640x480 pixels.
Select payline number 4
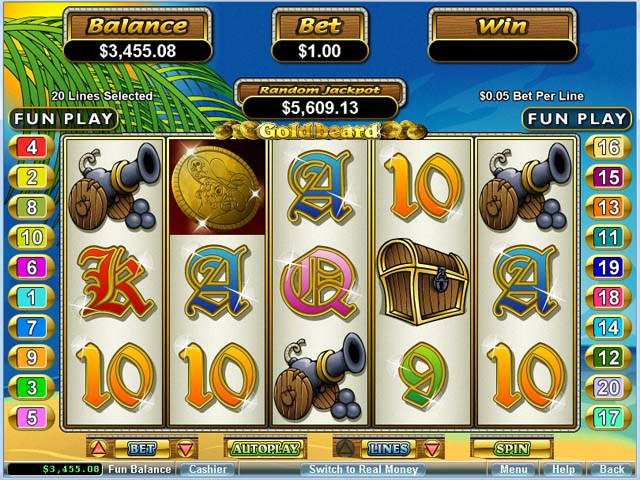[31, 148]
